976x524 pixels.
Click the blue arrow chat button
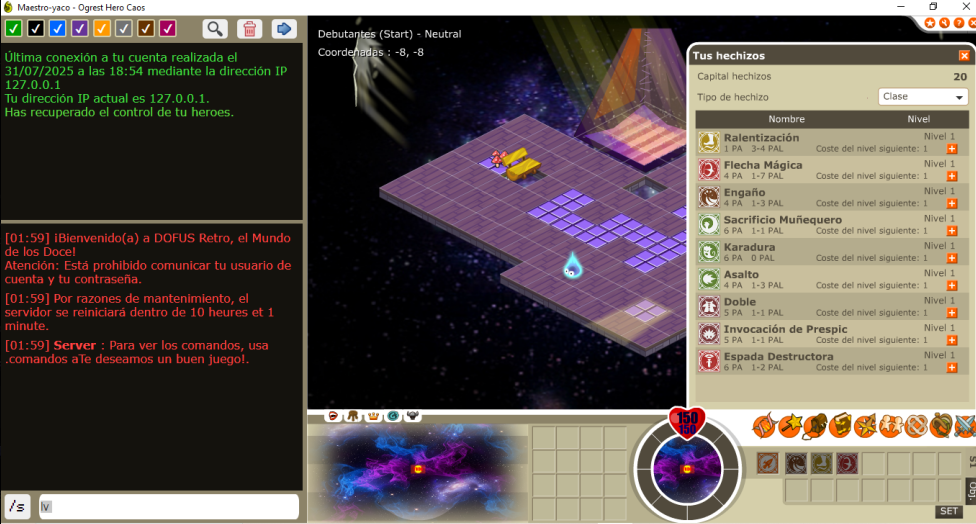[284, 29]
